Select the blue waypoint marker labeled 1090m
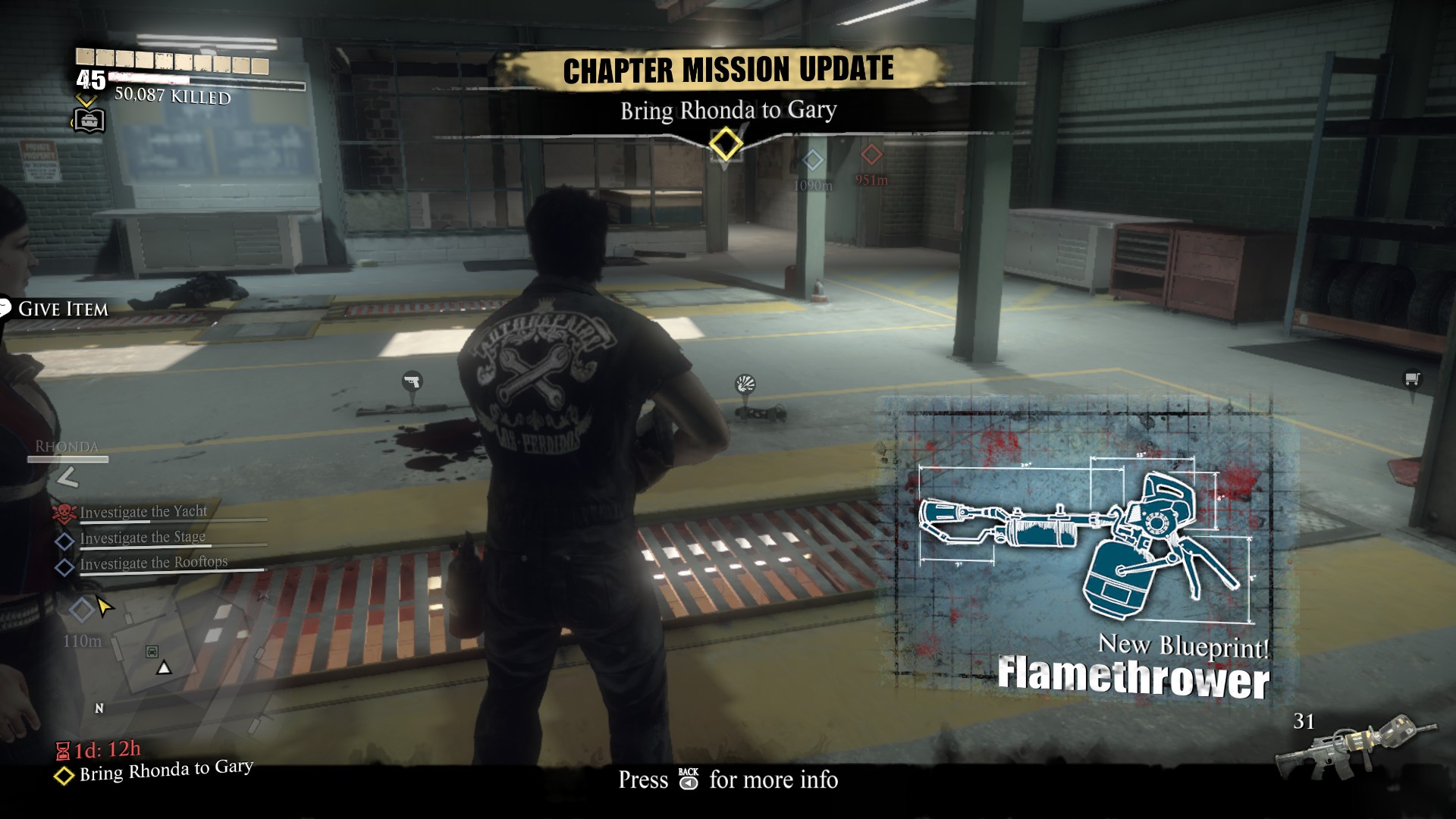The image size is (1456, 819). coord(812,161)
